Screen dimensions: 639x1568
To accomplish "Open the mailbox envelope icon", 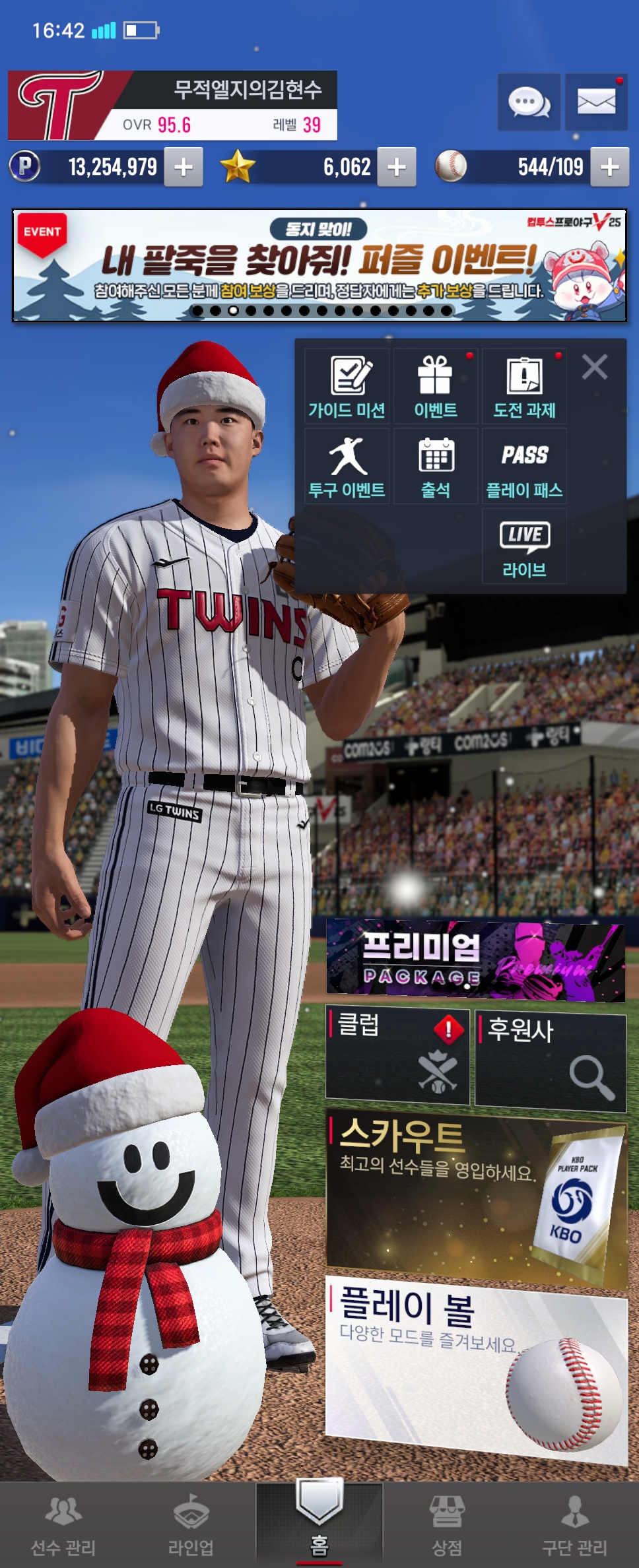I will [596, 102].
